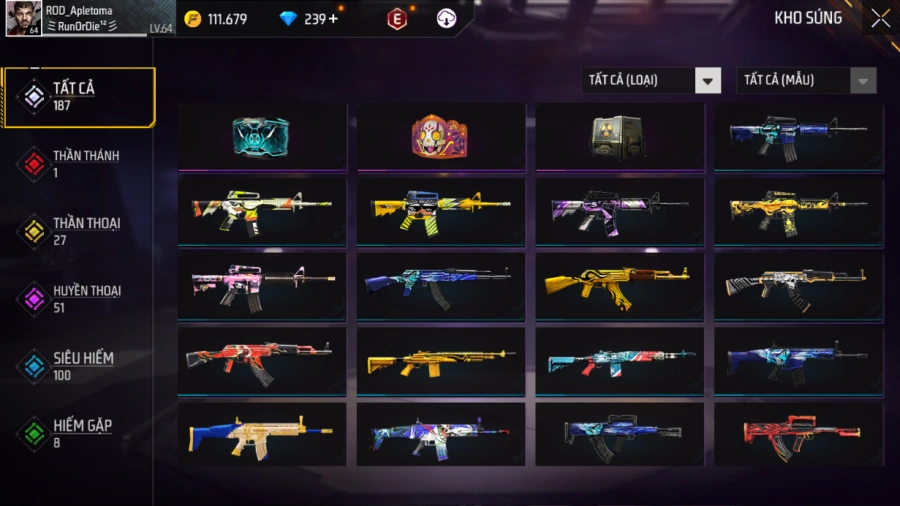Choose the red dragon Groza skin
This screenshot has width=900, height=506.
[798, 433]
